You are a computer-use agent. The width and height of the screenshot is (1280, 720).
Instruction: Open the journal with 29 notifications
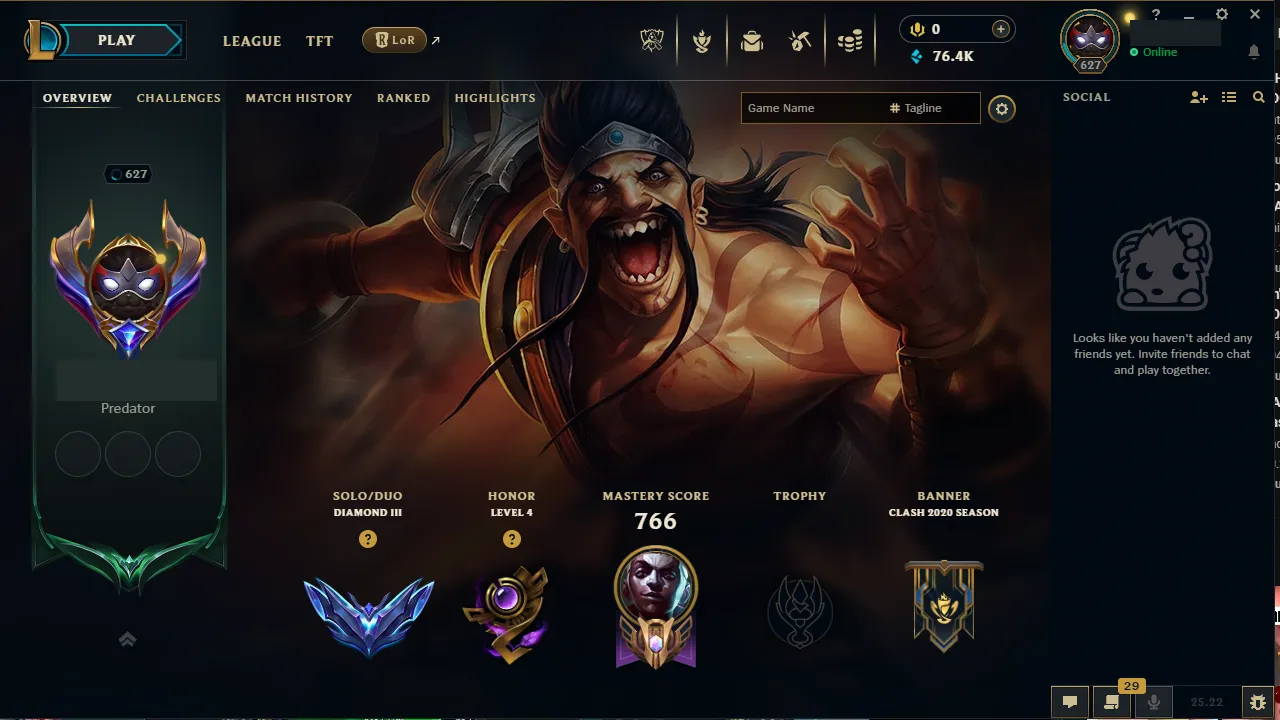click(1111, 702)
